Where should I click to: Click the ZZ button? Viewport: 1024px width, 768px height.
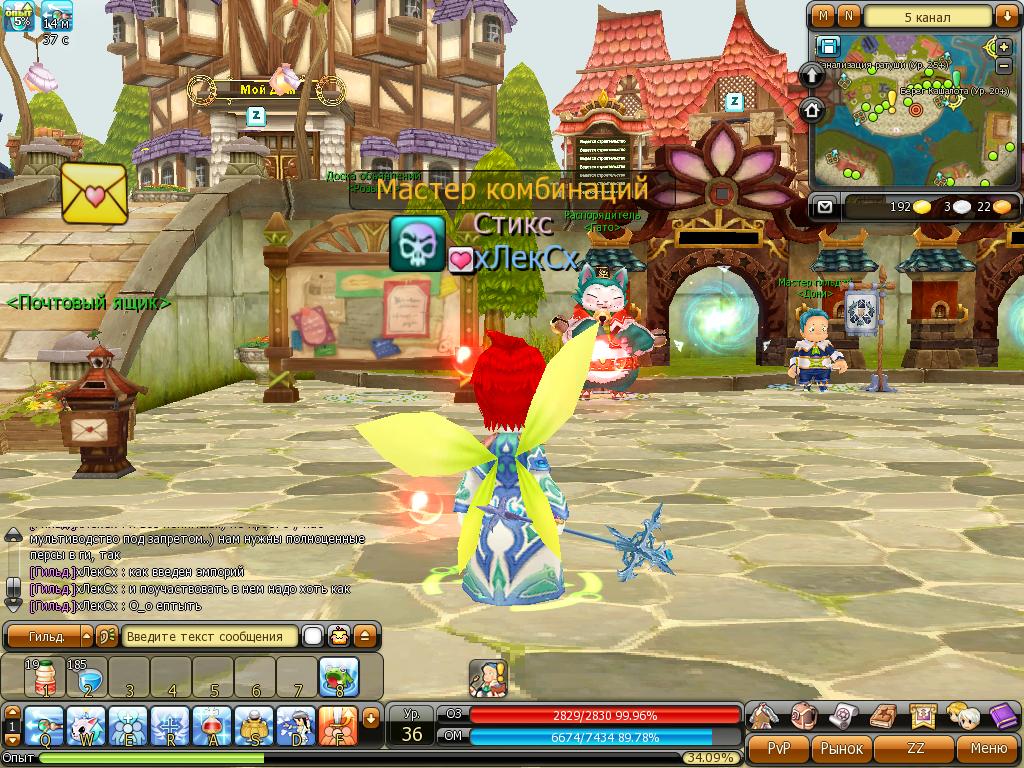[916, 748]
